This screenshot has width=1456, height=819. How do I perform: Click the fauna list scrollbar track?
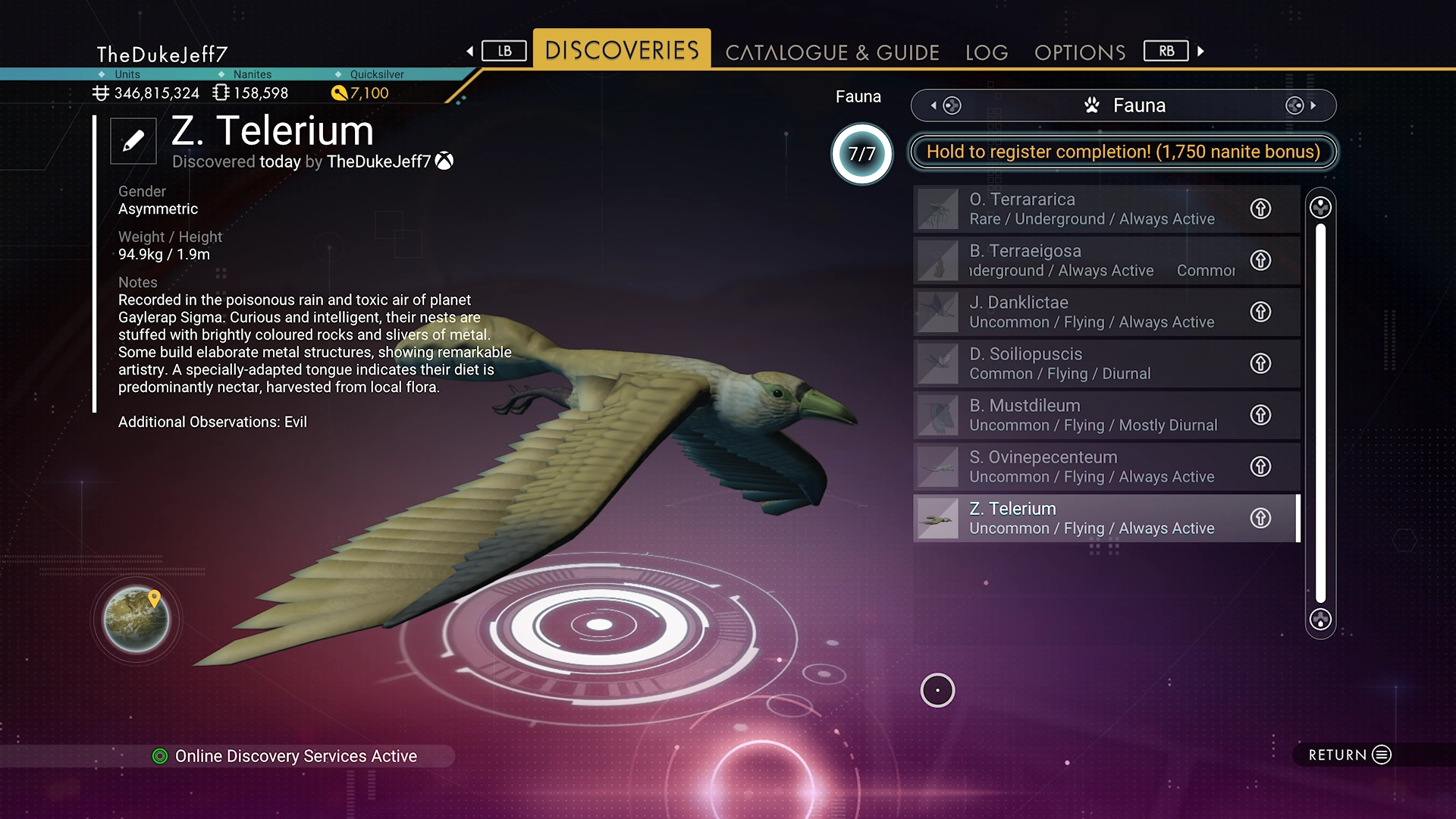[1320, 413]
